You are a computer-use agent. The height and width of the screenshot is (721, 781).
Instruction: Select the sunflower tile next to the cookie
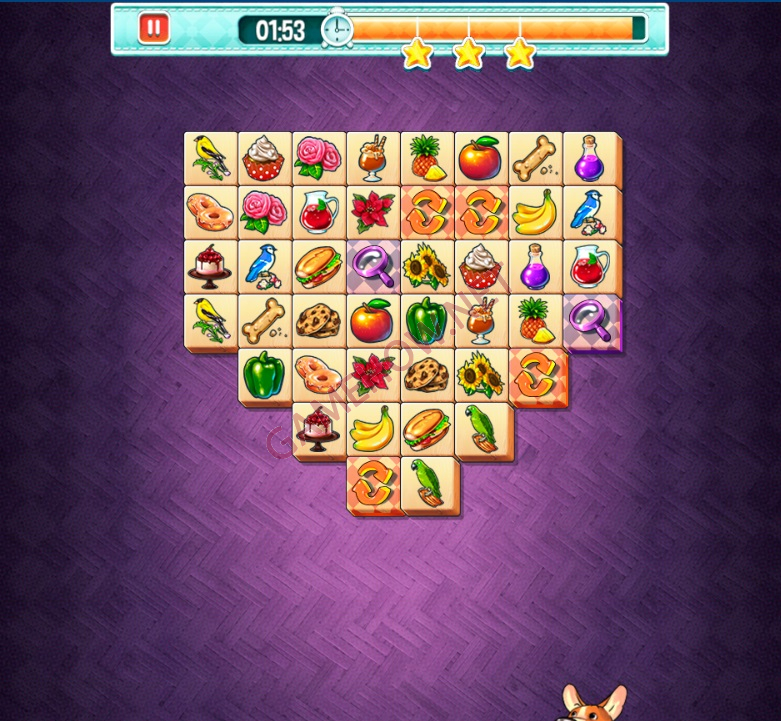coord(481,374)
